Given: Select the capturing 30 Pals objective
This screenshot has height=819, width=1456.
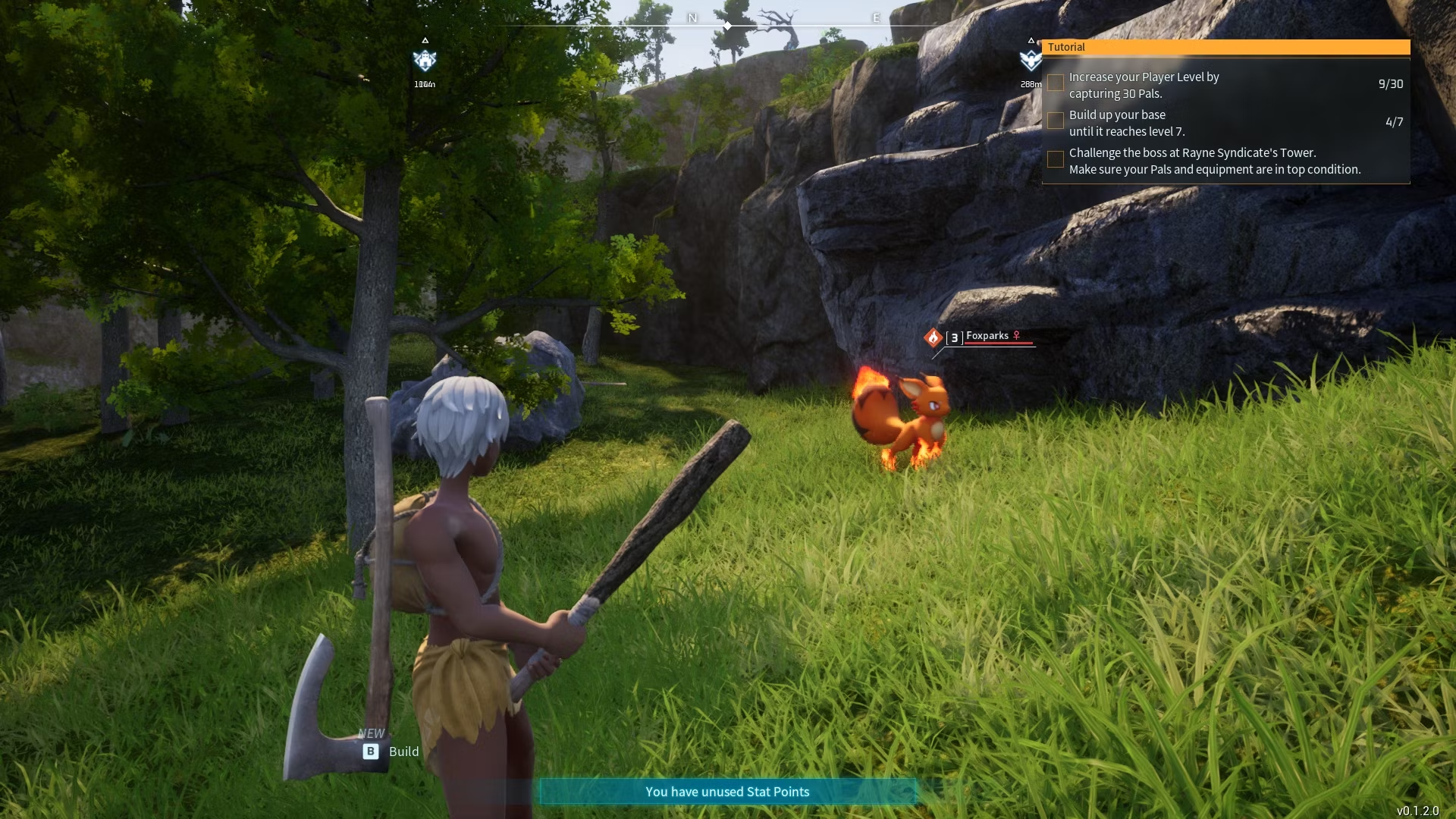Looking at the screenshot, I should click(x=1144, y=85).
